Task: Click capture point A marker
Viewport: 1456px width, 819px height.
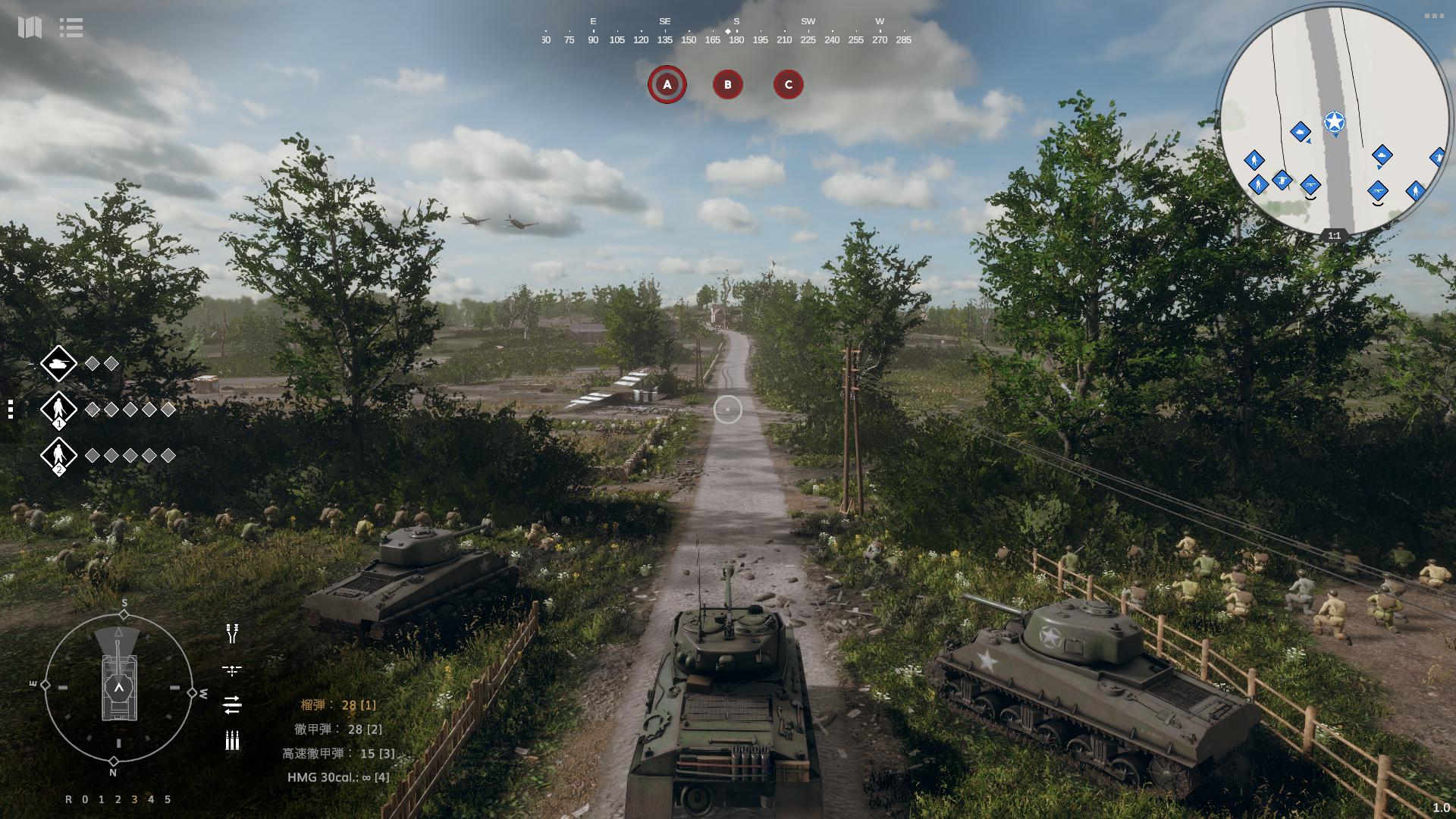Action: coord(667,85)
